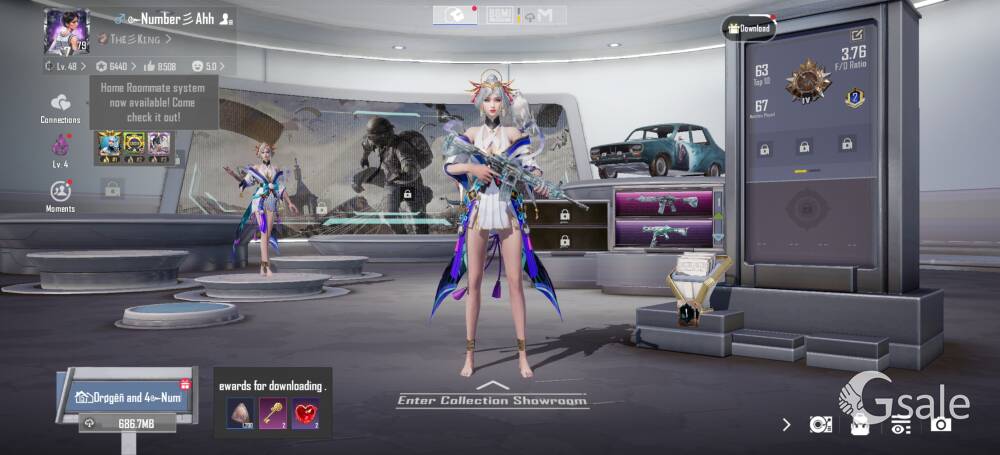
Task: Toggle the eye visibility settings icon
Action: pos(900,424)
